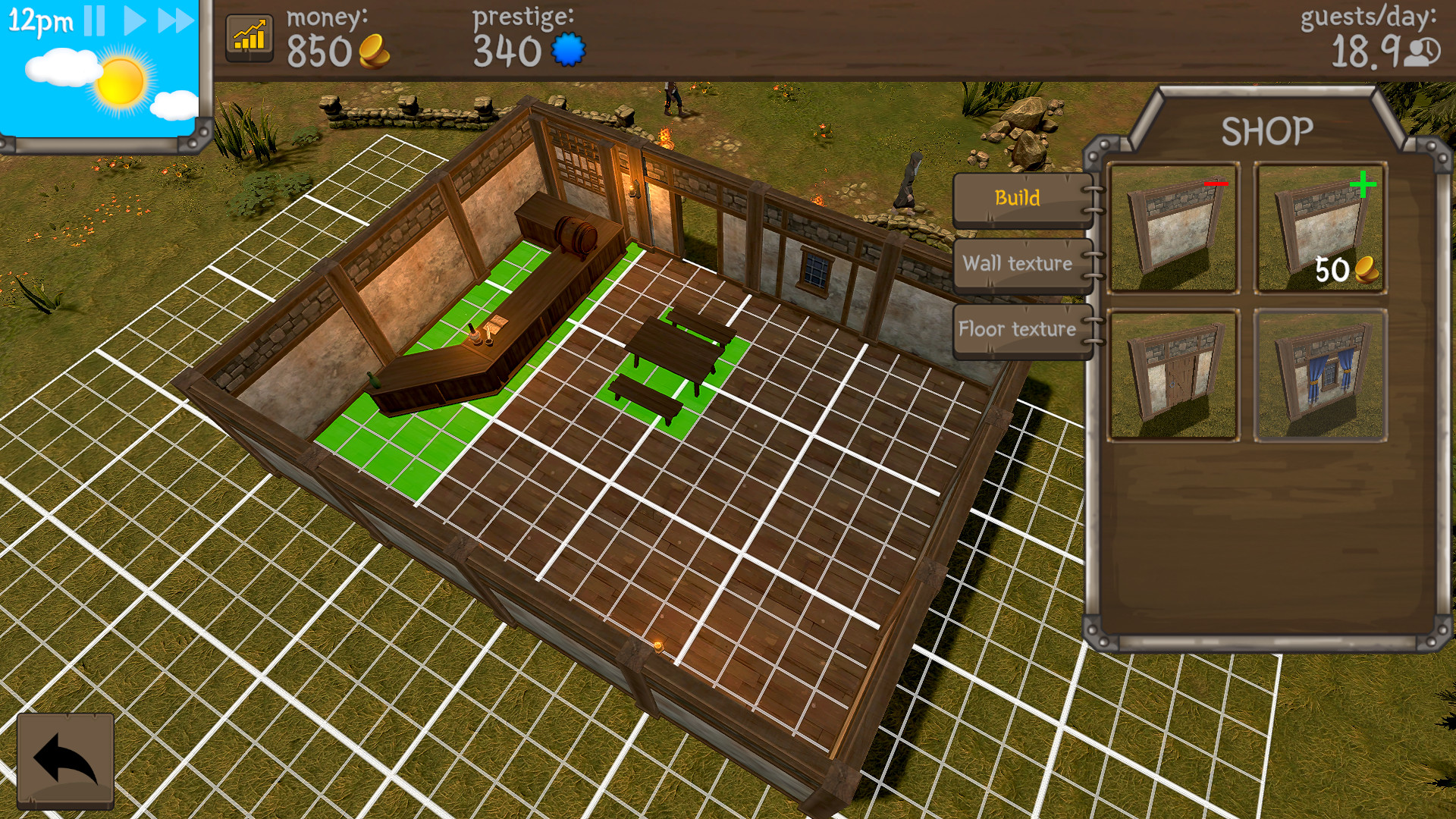Viewport: 1456px width, 819px height.
Task: Expand the Wall texture options
Action: click(x=1017, y=265)
